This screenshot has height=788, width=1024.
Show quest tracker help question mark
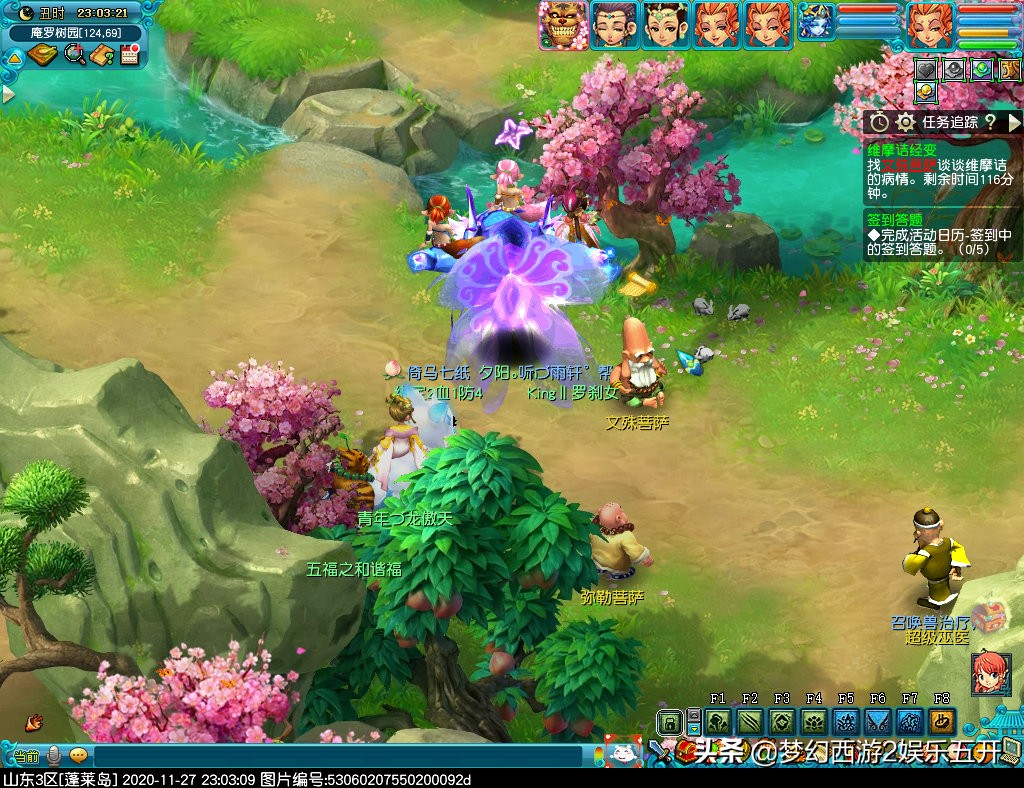coord(989,122)
